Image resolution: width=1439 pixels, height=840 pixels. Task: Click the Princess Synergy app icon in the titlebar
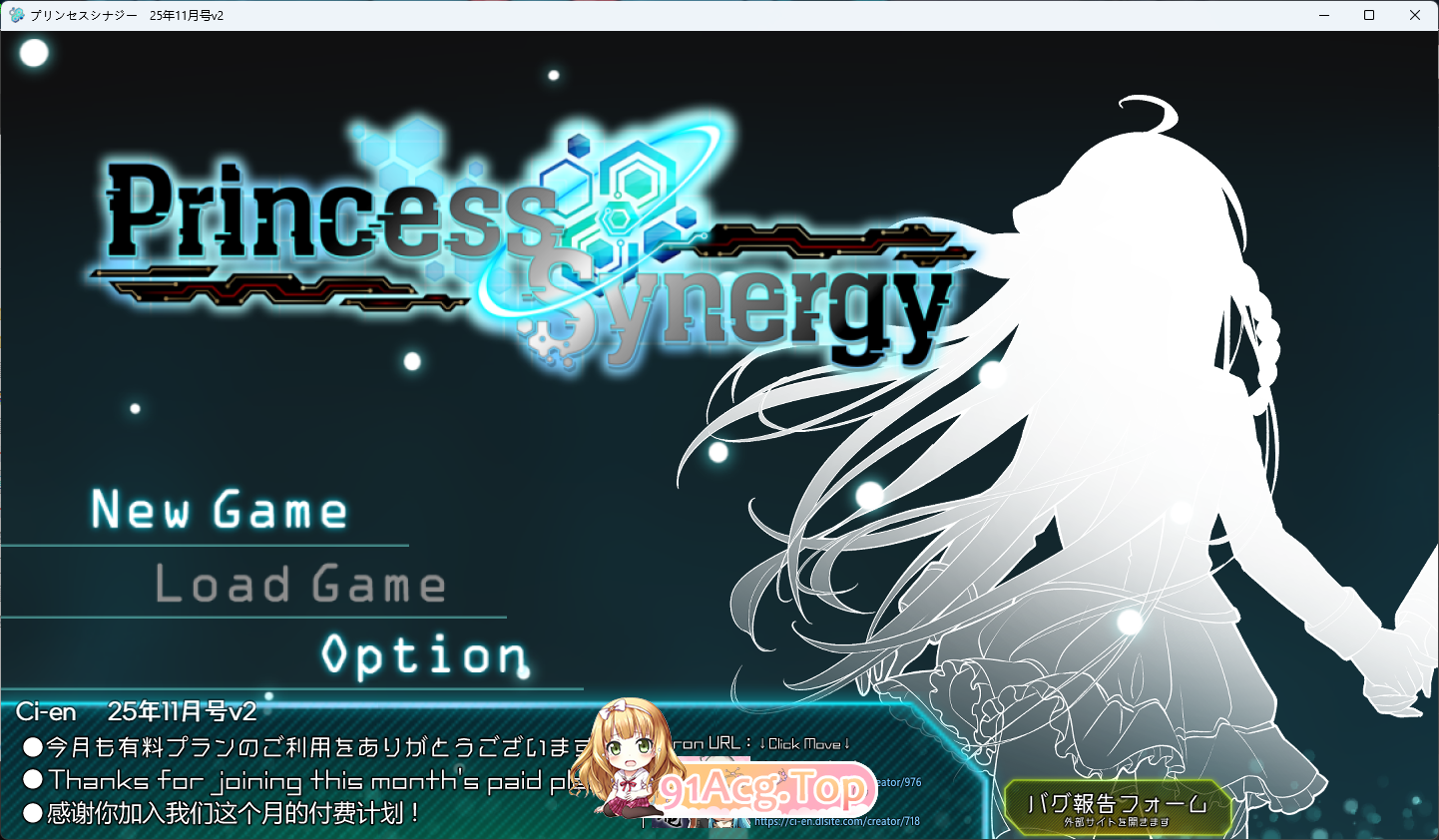[16, 15]
